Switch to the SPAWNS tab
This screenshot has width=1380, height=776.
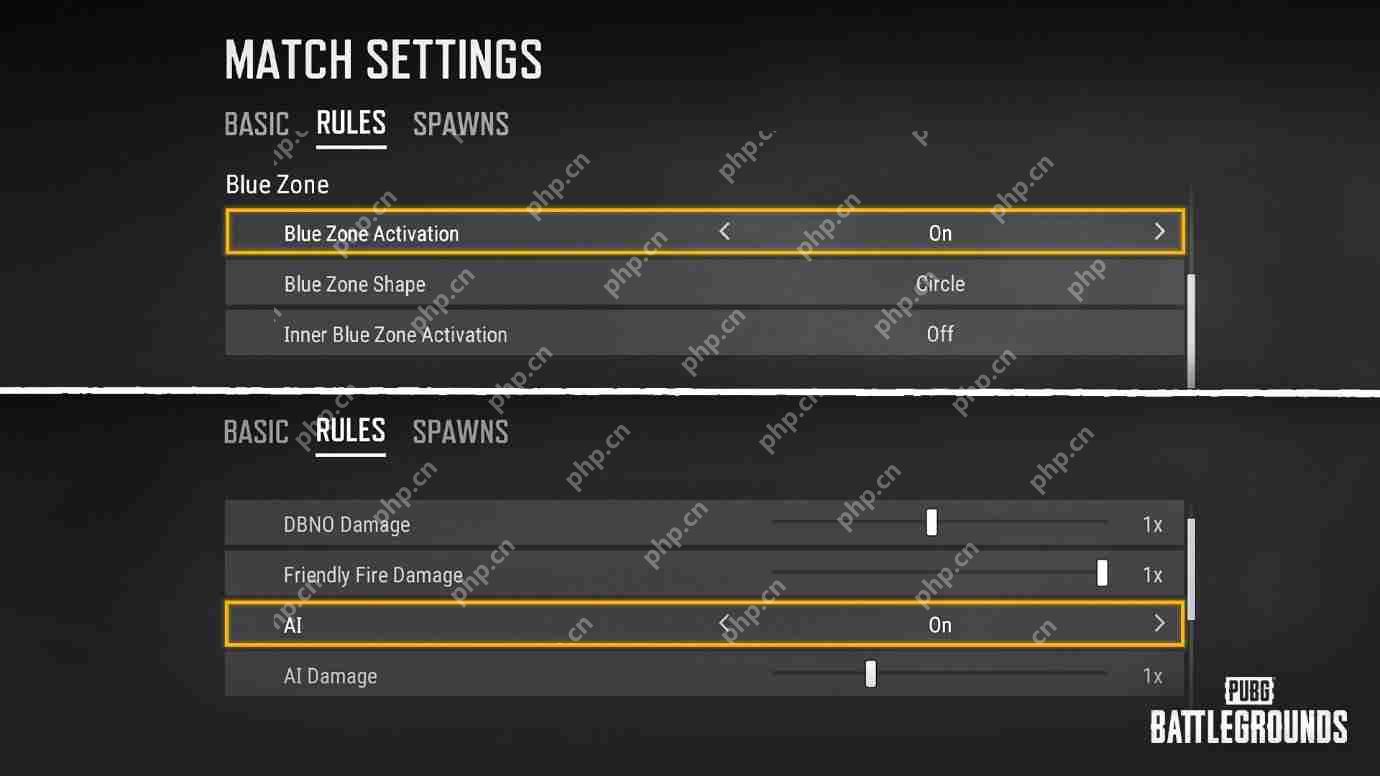(461, 123)
